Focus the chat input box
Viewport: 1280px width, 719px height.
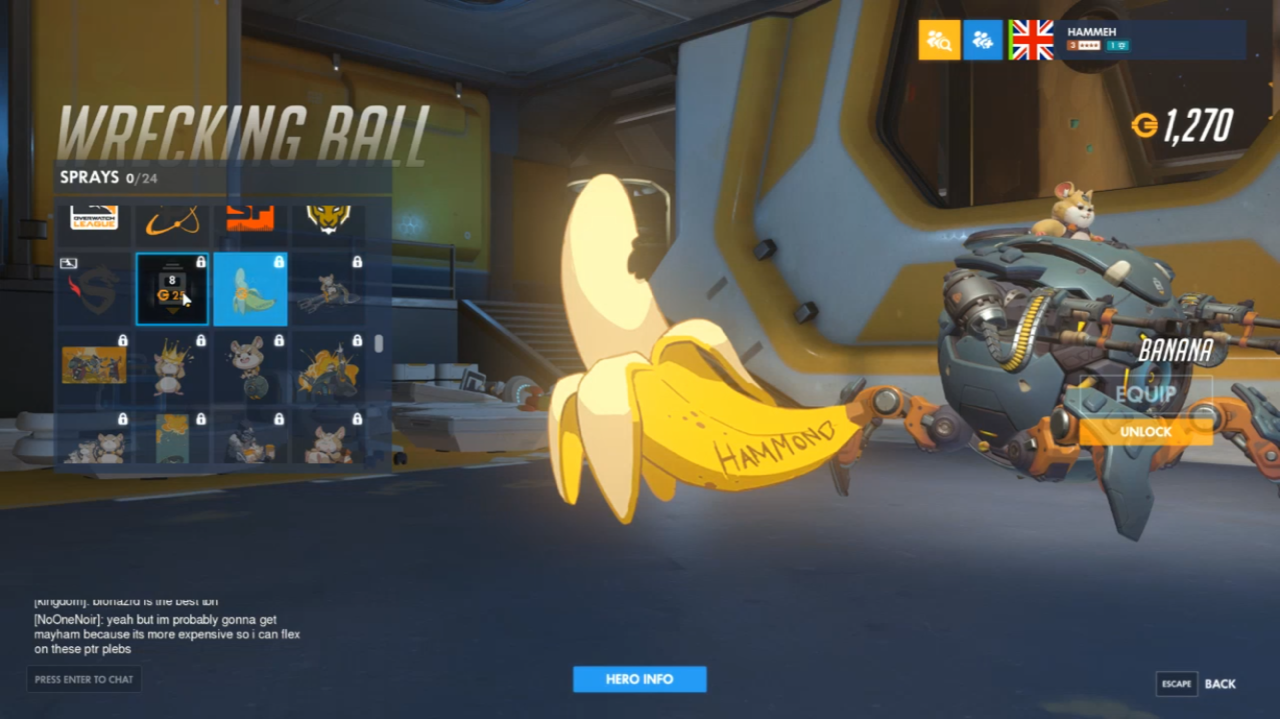point(84,679)
